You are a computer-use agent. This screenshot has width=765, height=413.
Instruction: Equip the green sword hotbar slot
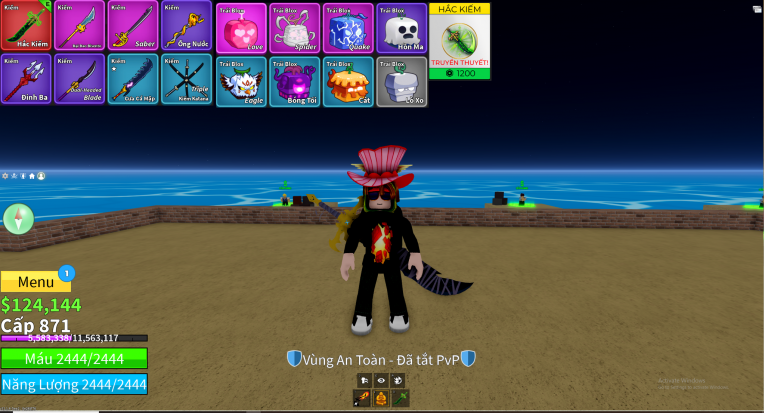(399, 398)
